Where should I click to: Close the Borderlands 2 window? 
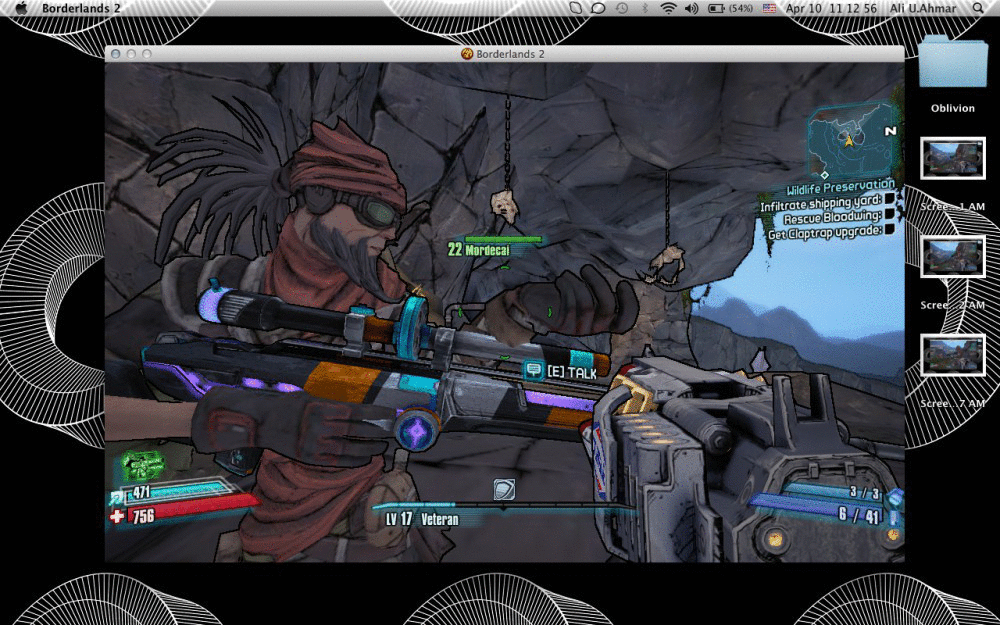(x=115, y=54)
